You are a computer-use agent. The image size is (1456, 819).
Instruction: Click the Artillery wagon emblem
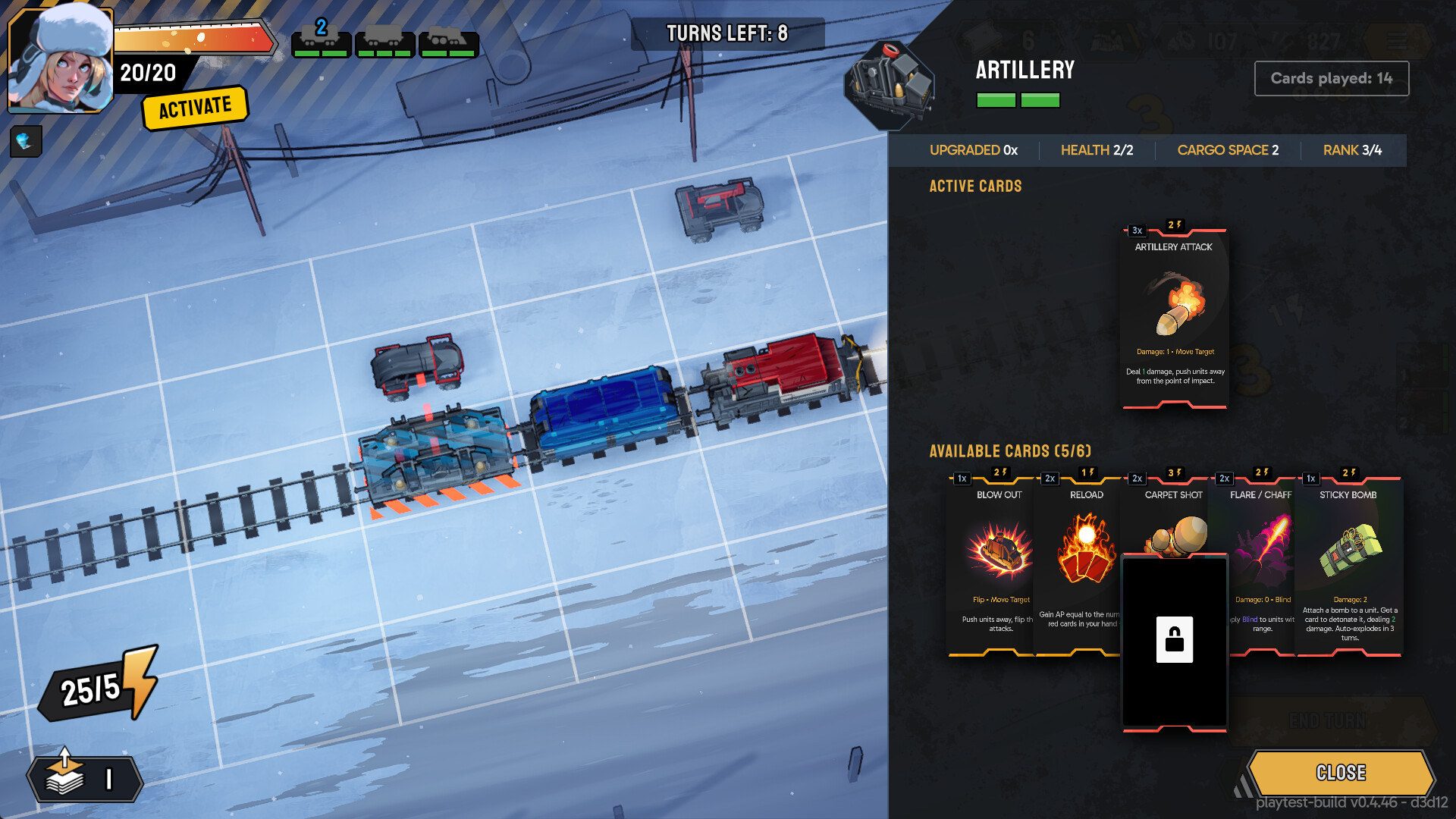pos(890,85)
